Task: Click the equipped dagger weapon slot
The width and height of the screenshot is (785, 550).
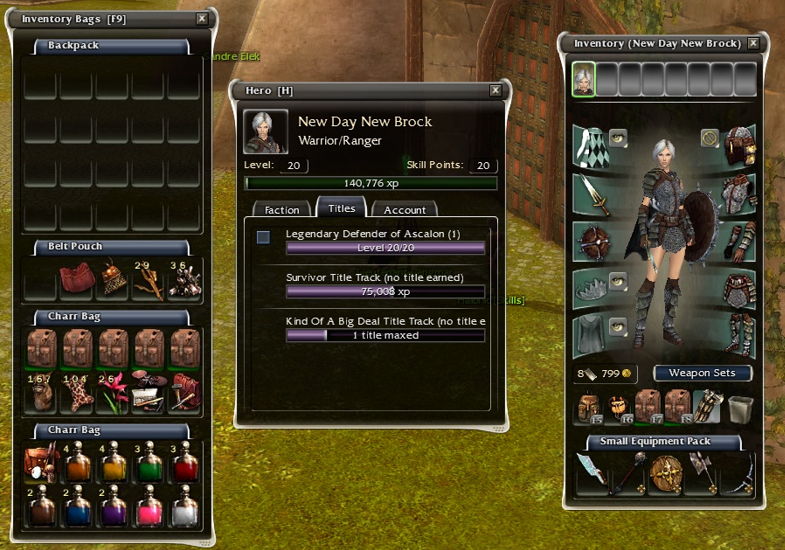Action: pyautogui.click(x=590, y=195)
